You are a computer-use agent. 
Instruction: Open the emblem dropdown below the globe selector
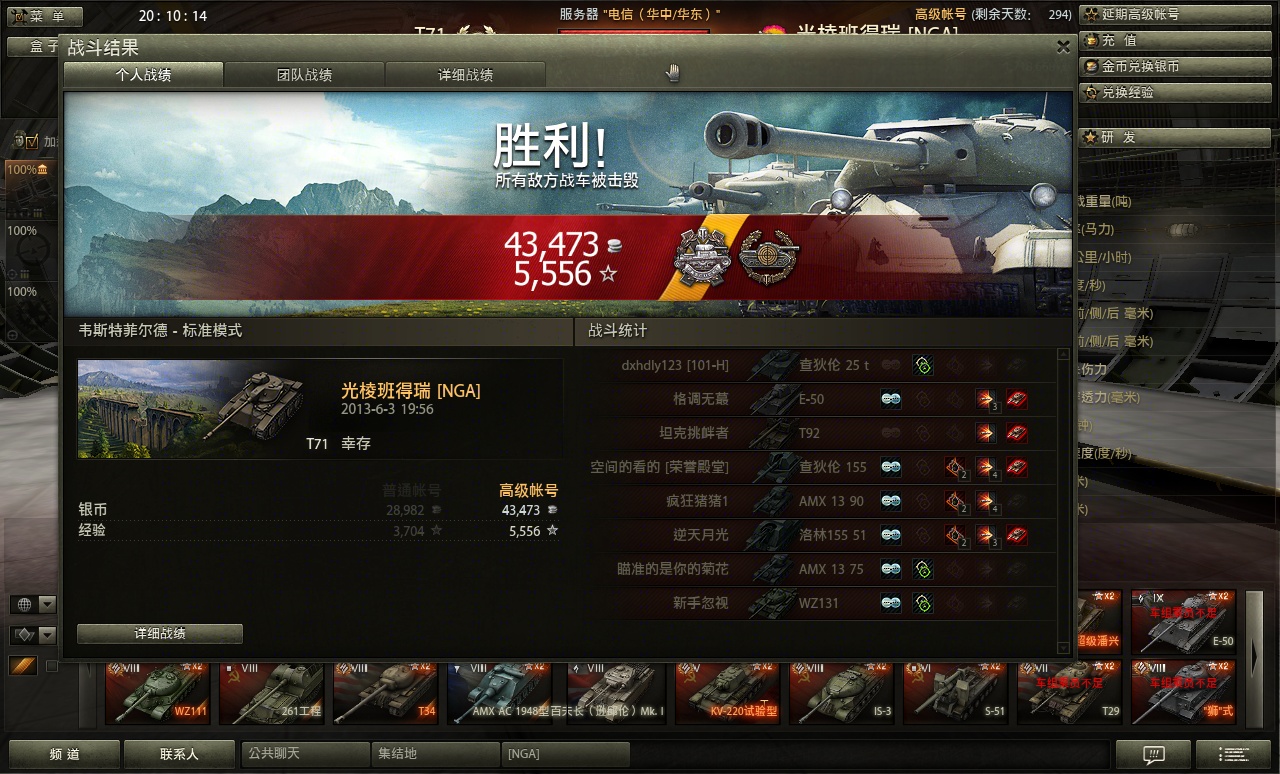pyautogui.click(x=47, y=635)
